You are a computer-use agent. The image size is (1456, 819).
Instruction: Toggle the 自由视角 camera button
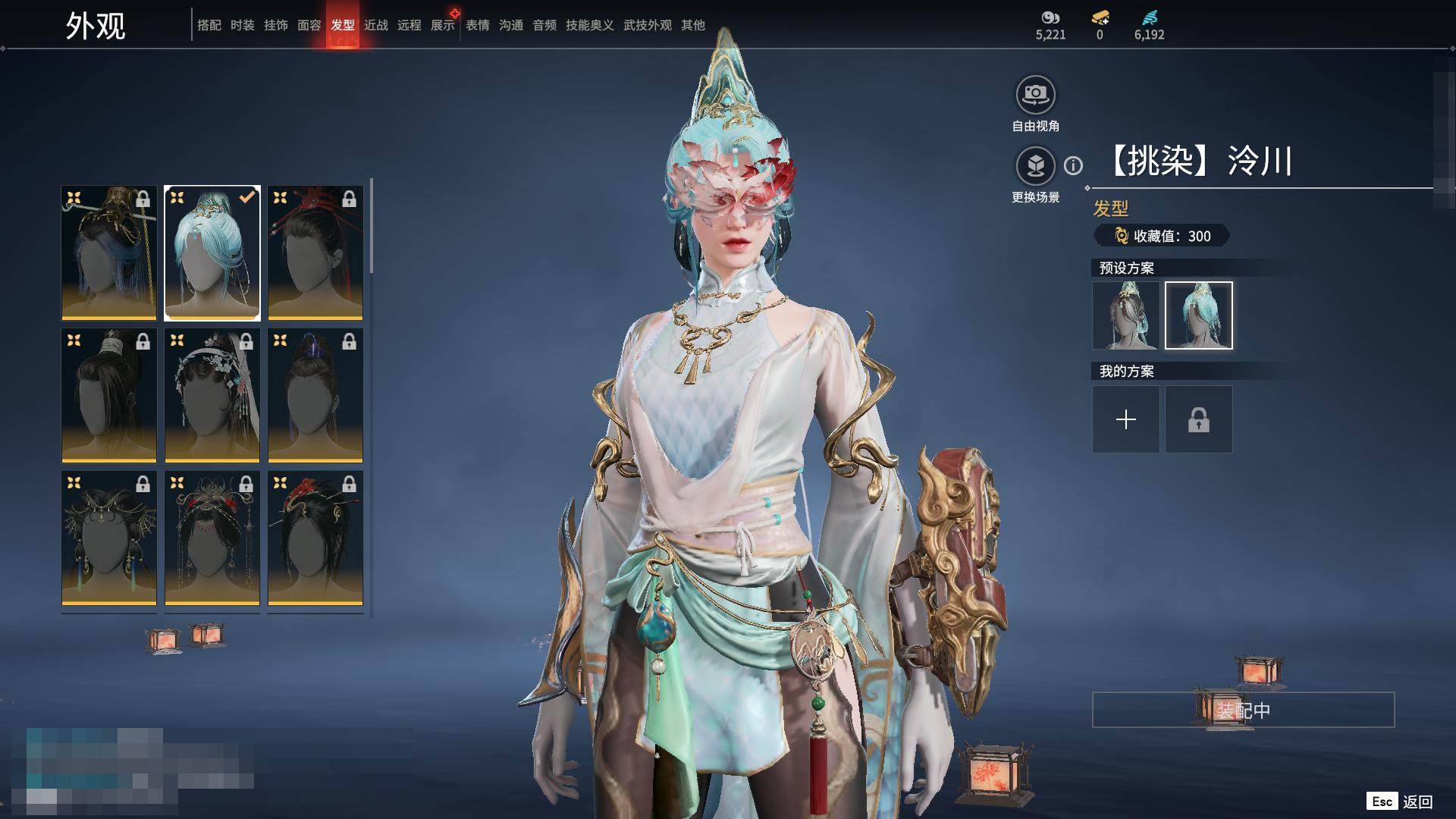[x=1035, y=95]
